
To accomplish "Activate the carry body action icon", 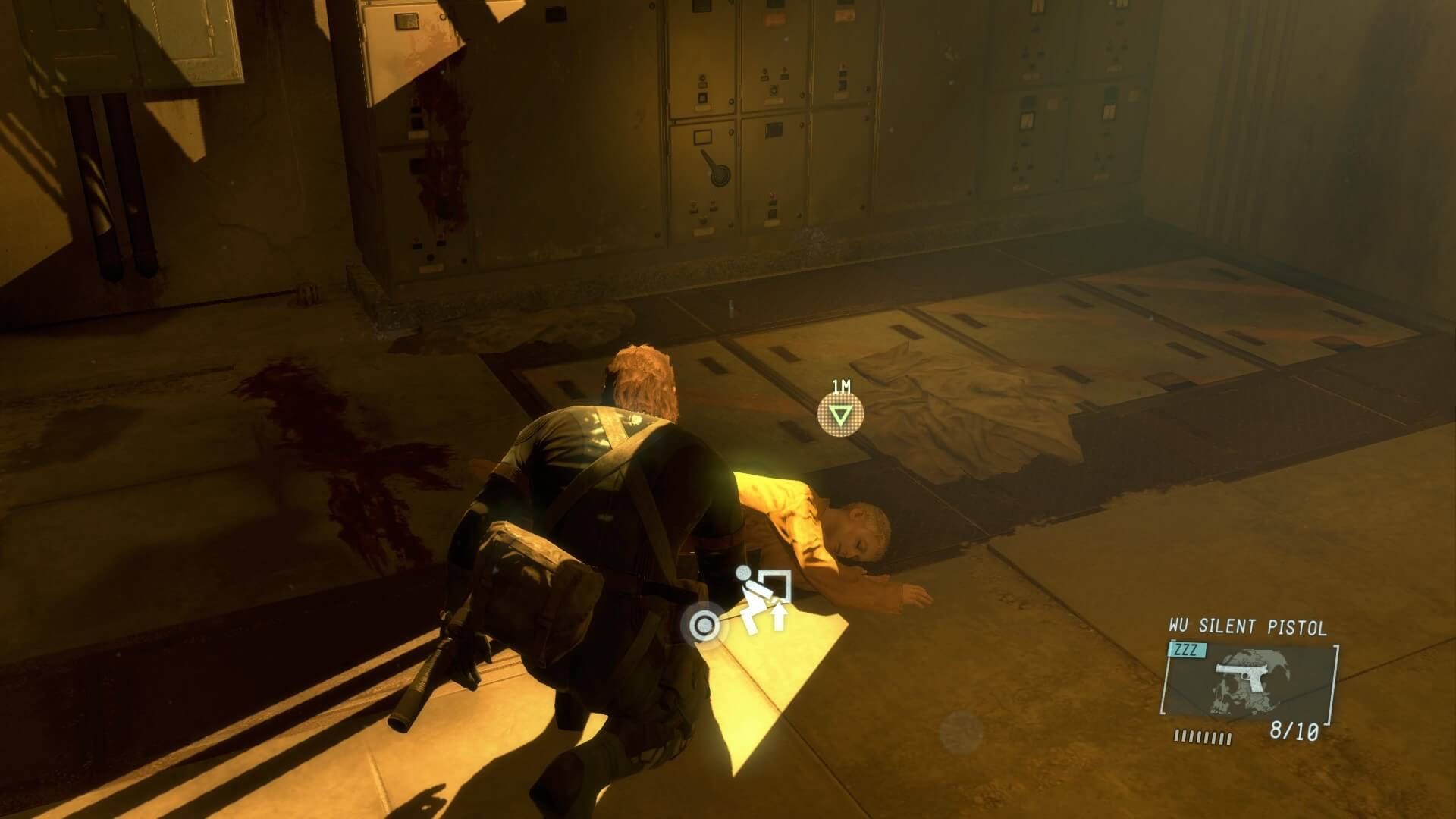I will pyautogui.click(x=764, y=601).
